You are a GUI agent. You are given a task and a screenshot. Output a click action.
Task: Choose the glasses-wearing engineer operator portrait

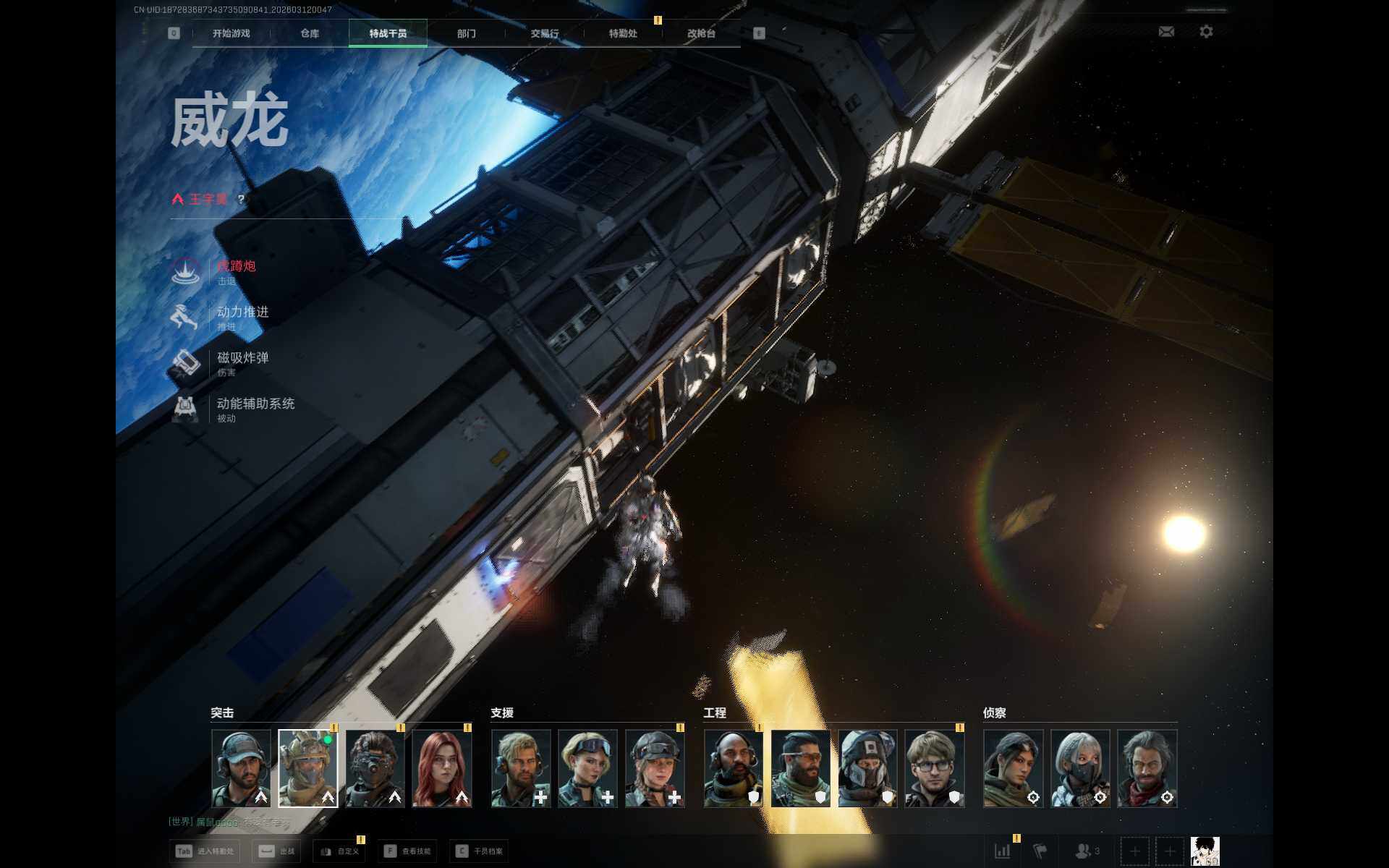tap(934, 768)
